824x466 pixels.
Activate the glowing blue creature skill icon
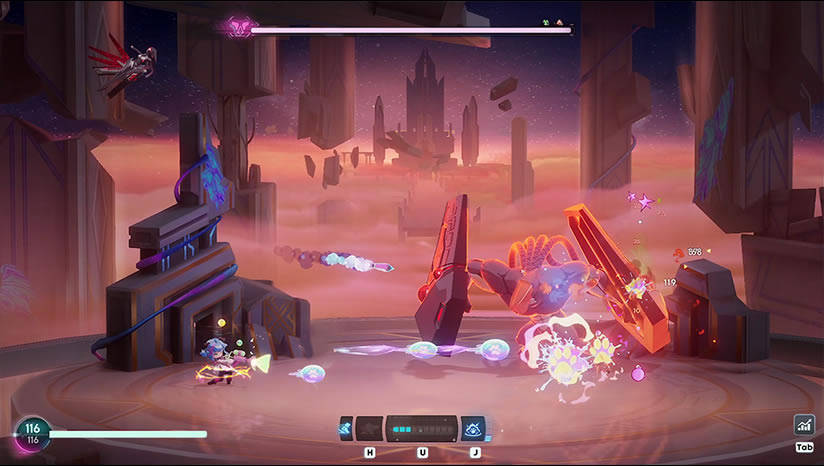pyautogui.click(x=473, y=428)
